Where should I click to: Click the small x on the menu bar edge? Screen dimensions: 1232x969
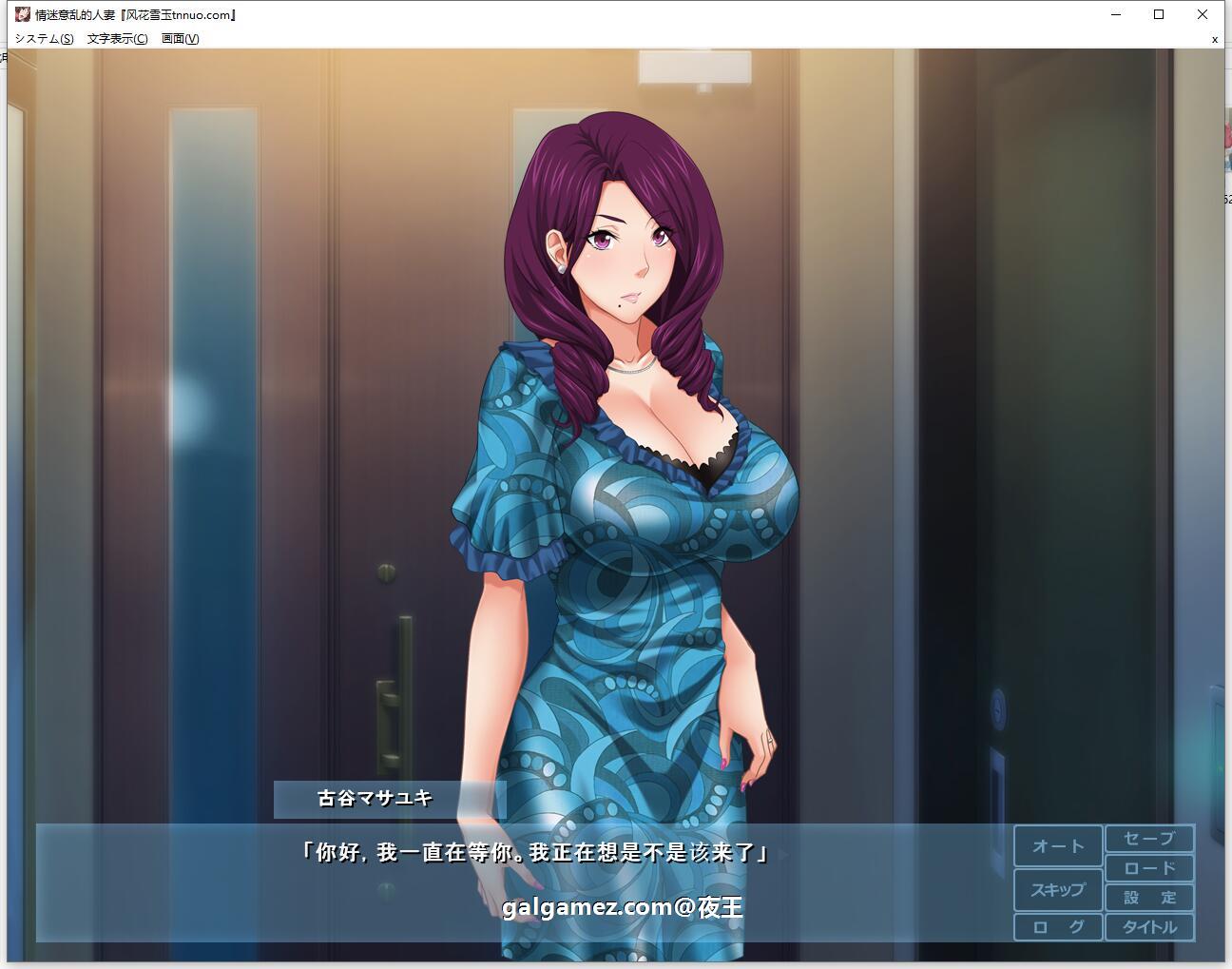(1215, 39)
